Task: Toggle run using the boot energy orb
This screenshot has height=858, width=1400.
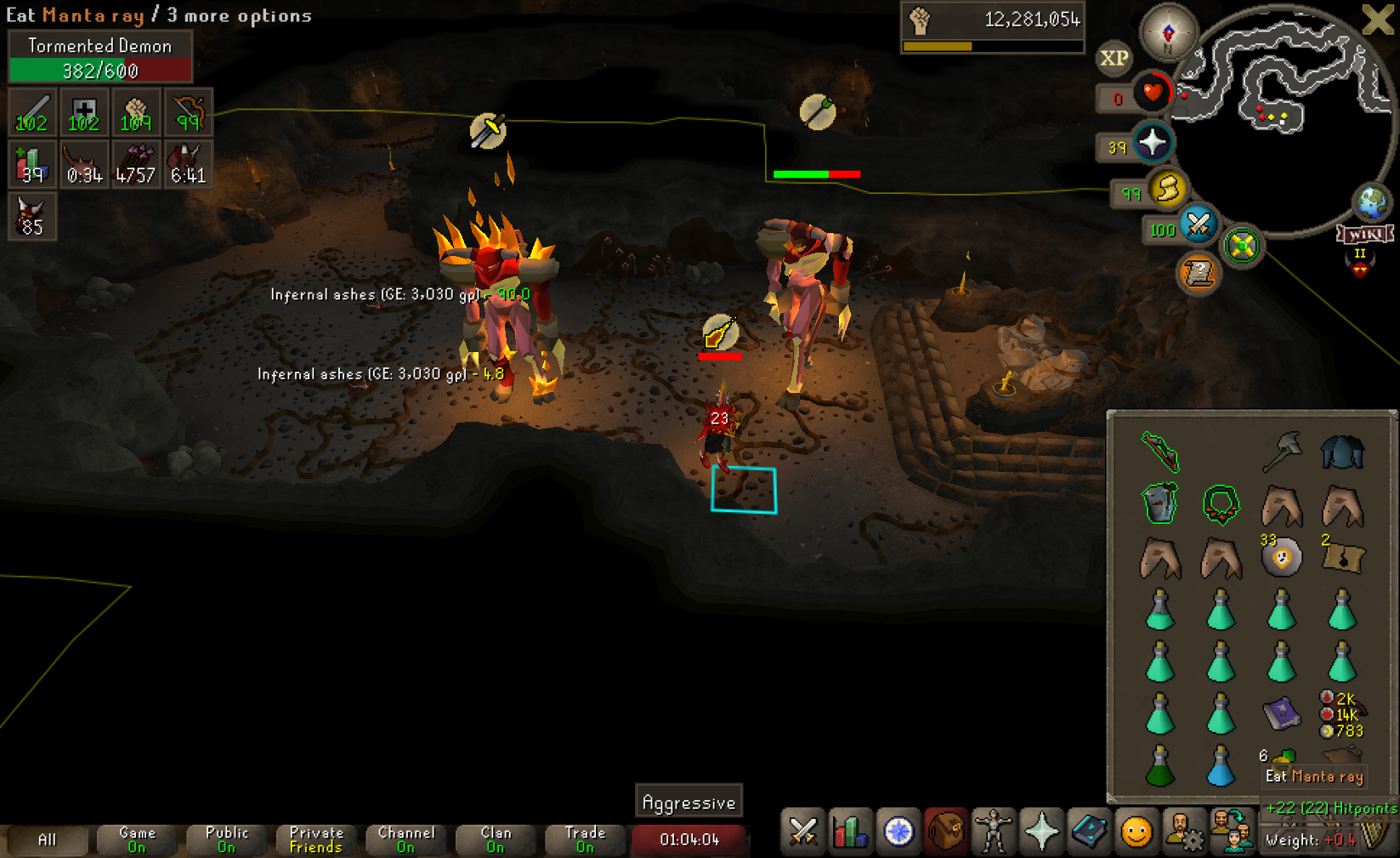Action: [x=1167, y=189]
